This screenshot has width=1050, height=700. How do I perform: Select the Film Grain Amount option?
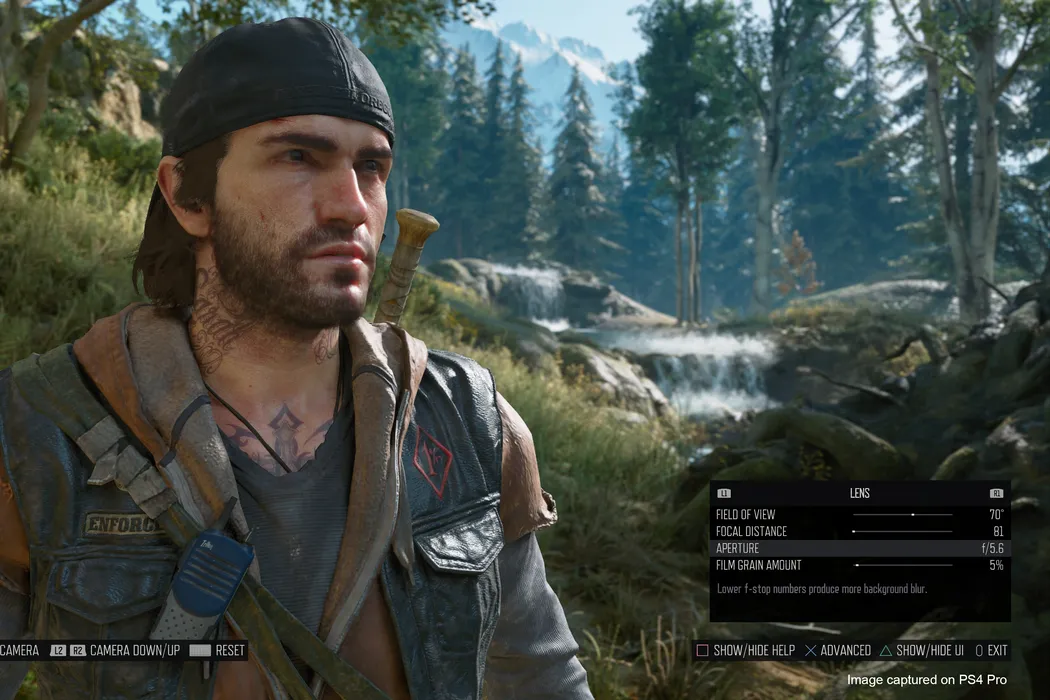click(759, 566)
